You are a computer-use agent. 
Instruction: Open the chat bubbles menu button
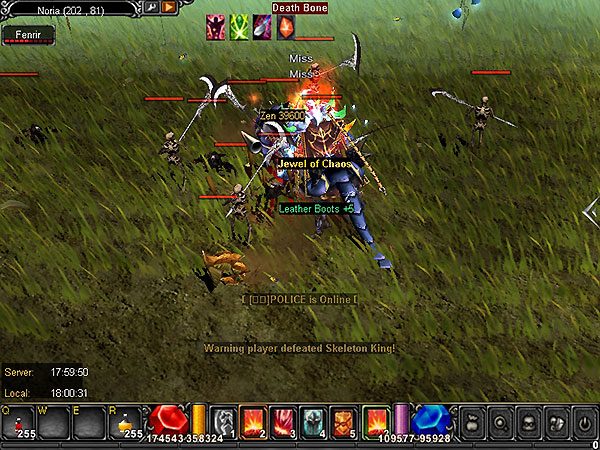coord(557,422)
